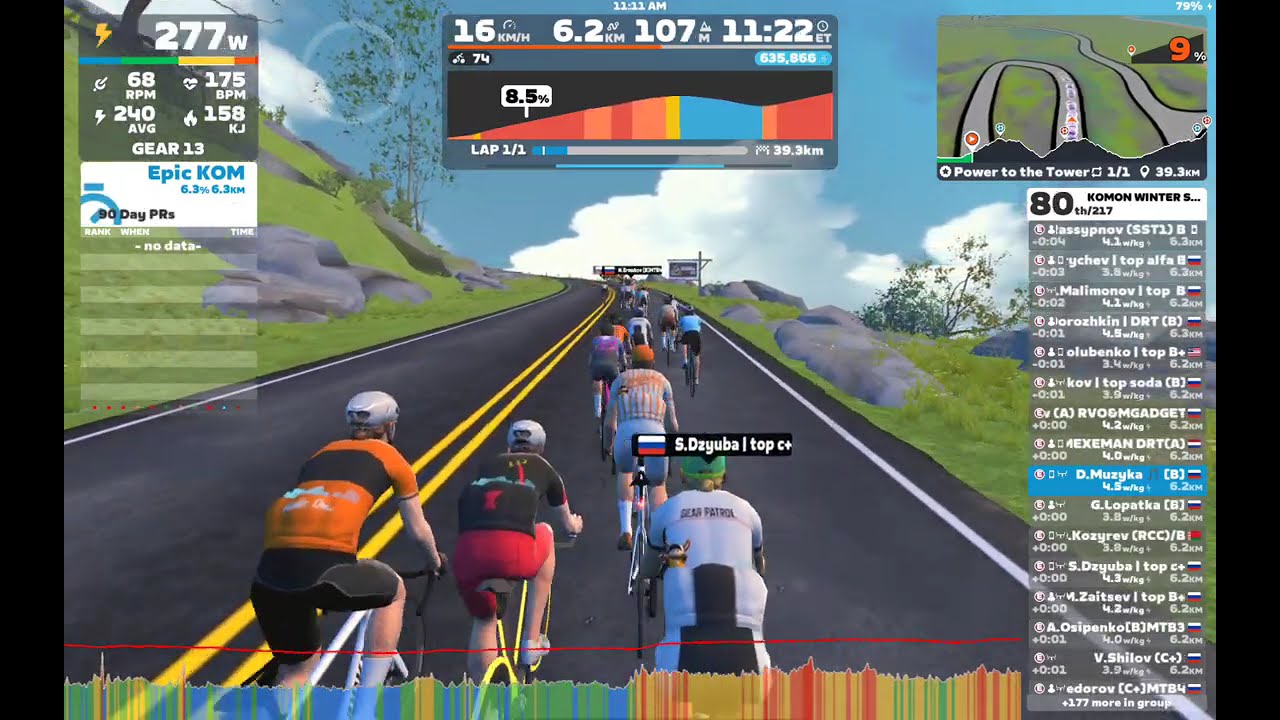Click the Malimonov | top B rider row
Screen dimensions: 1280x720
click(1117, 296)
